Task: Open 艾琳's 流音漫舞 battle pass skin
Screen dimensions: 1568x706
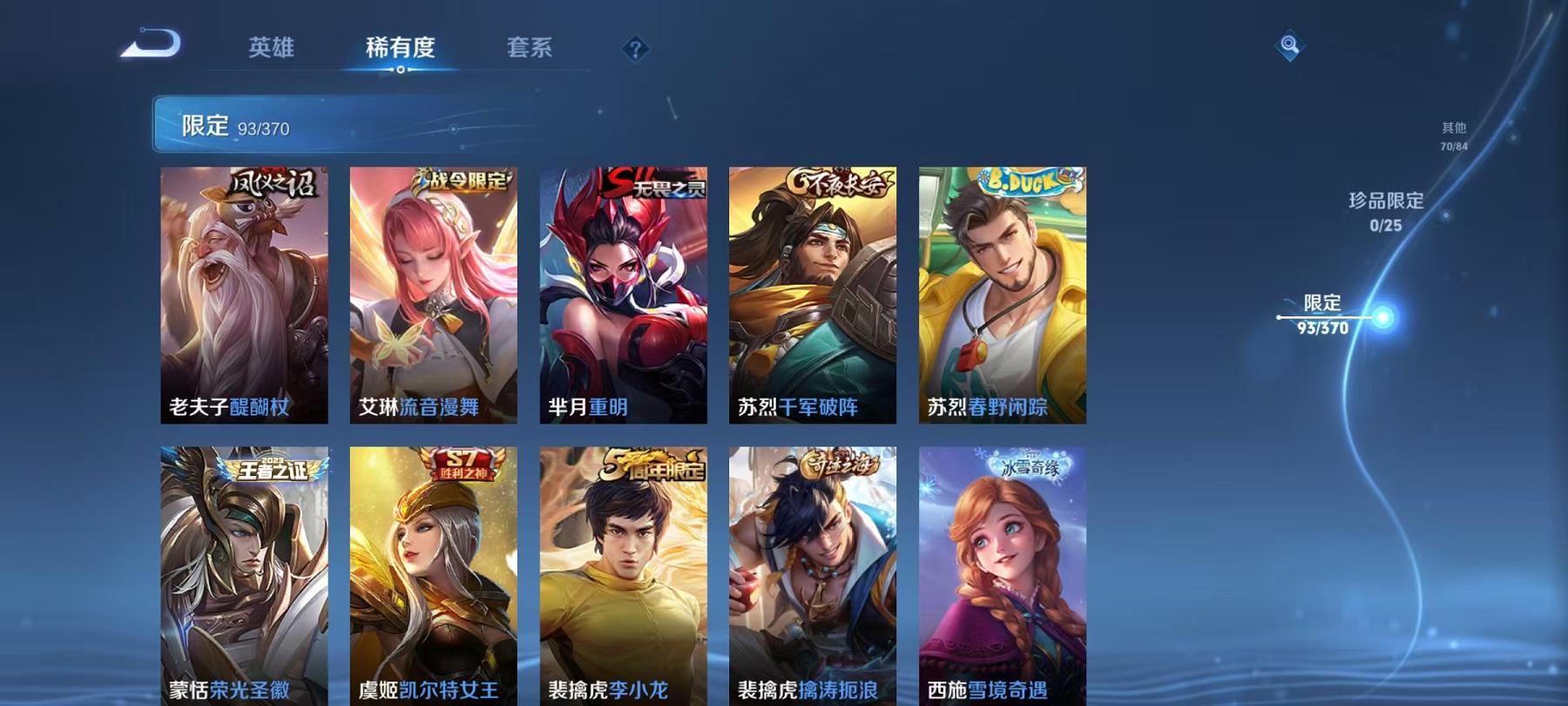Action: pyautogui.click(x=433, y=296)
